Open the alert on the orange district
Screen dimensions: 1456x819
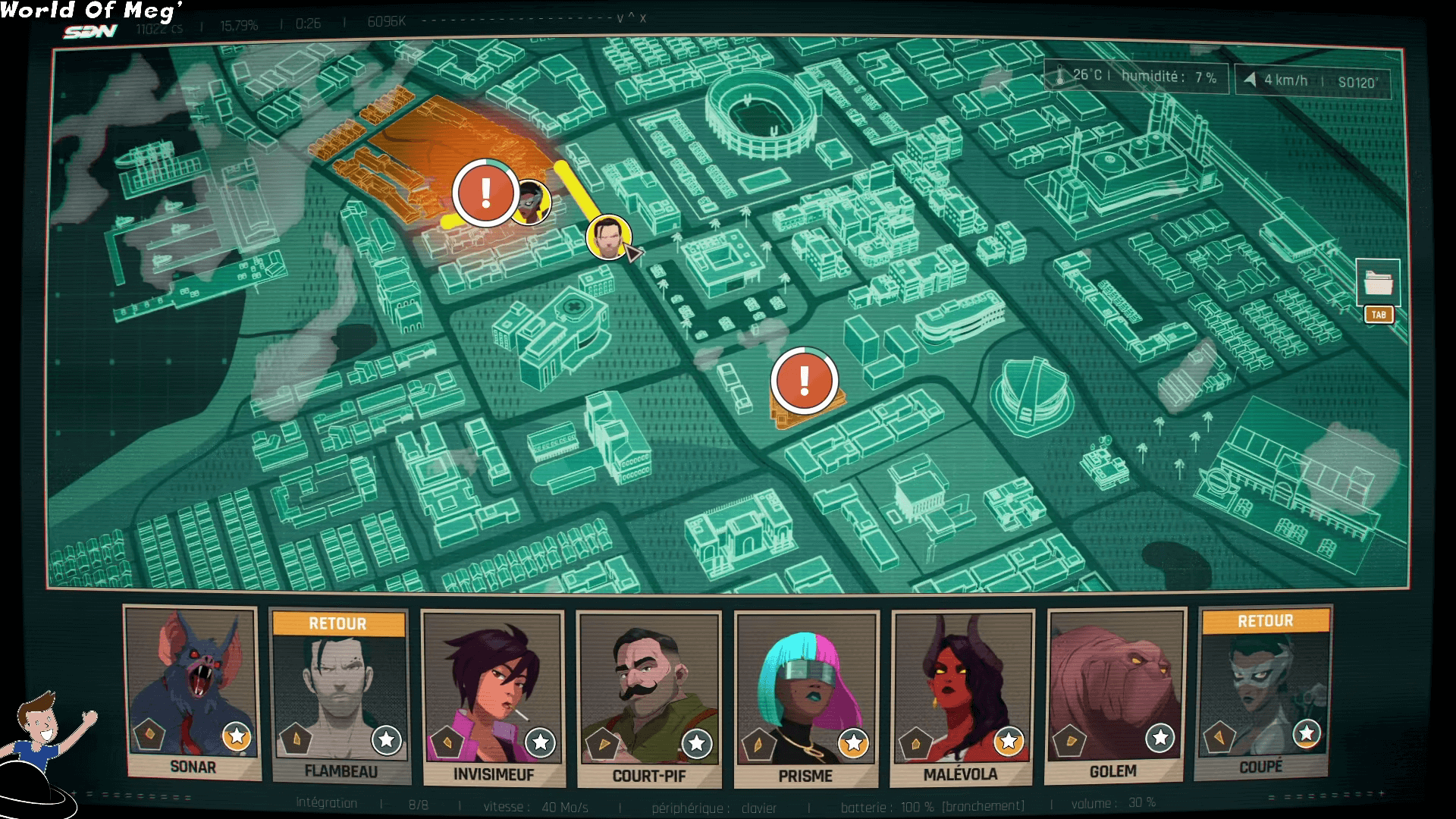click(x=485, y=193)
